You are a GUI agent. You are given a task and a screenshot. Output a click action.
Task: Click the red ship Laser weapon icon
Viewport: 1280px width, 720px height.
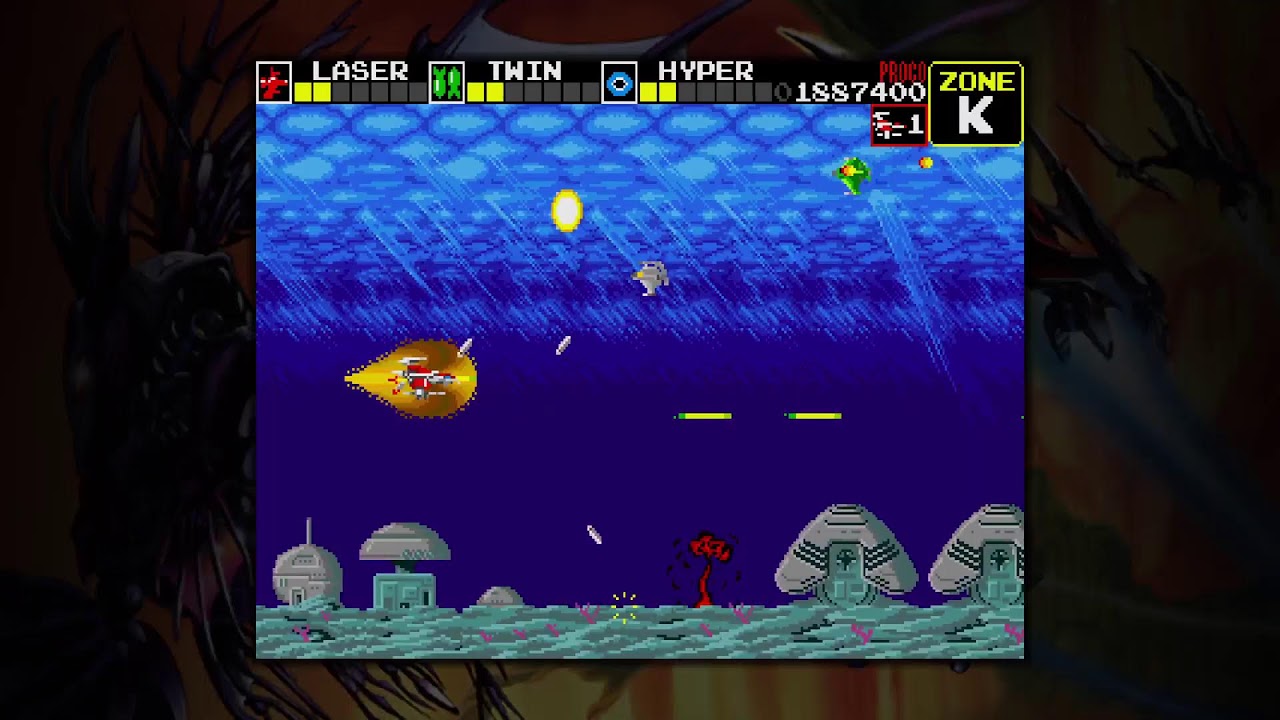273,82
